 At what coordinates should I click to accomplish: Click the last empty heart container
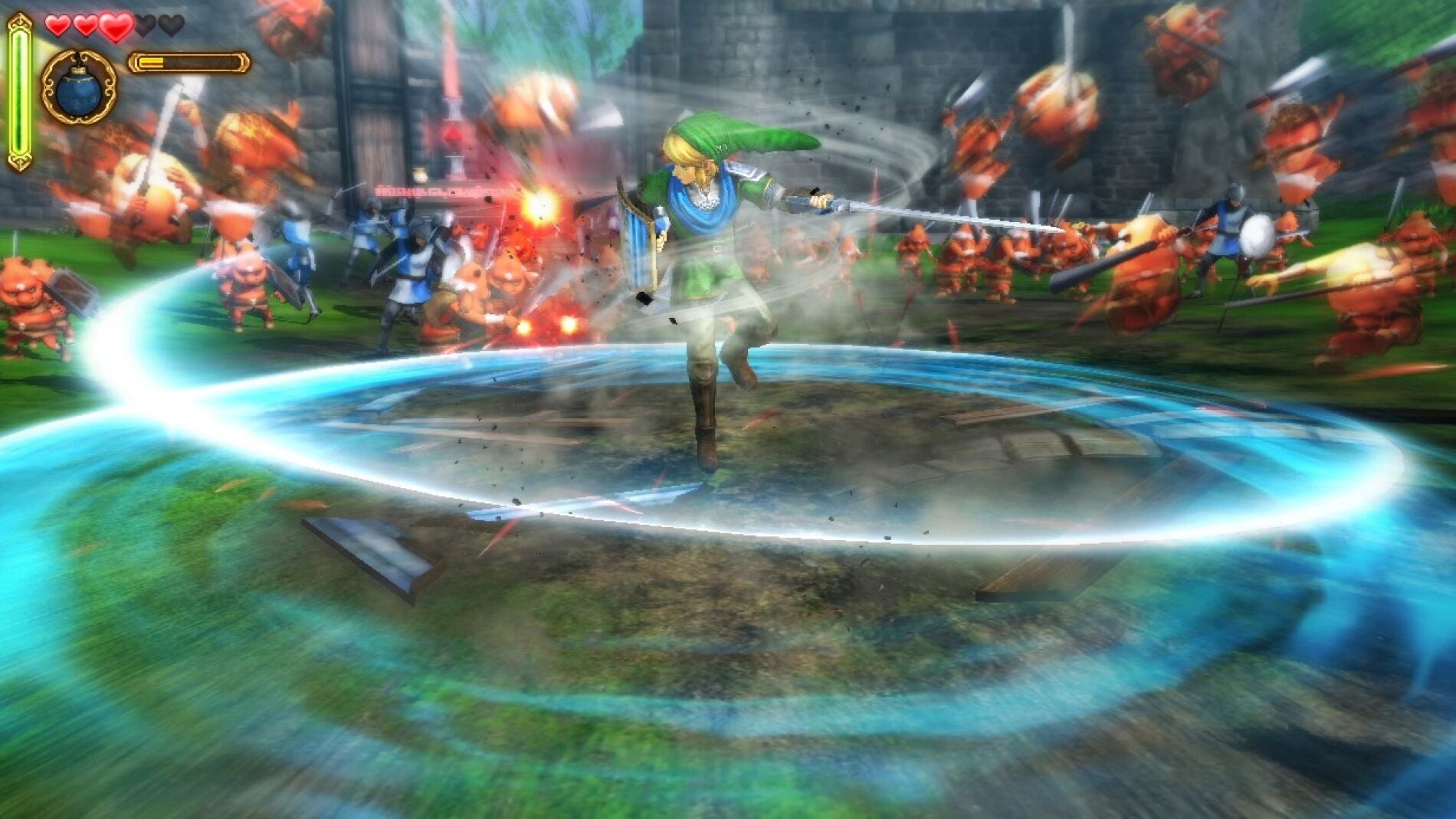(171, 26)
